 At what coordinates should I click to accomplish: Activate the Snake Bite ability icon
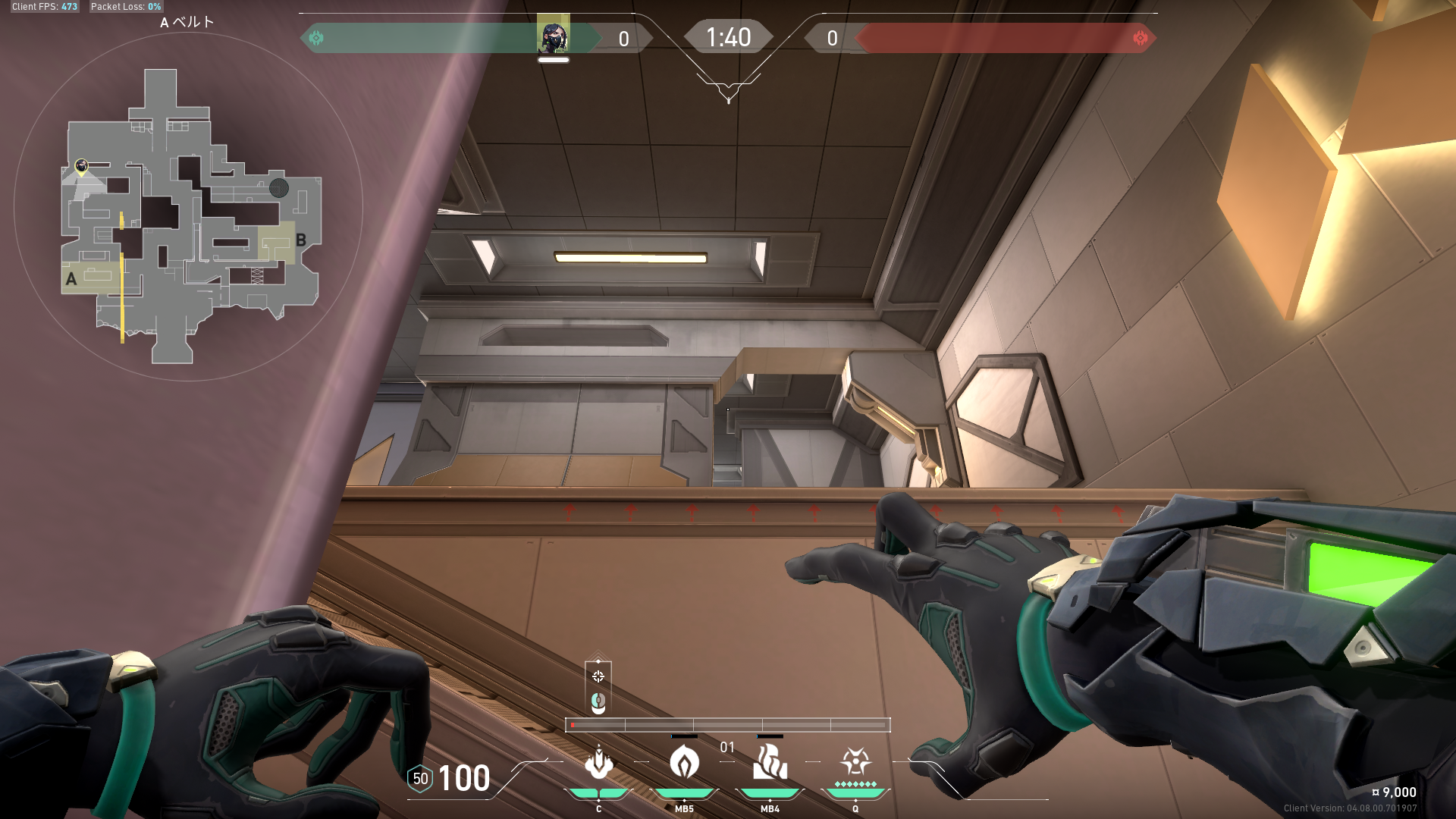(598, 763)
